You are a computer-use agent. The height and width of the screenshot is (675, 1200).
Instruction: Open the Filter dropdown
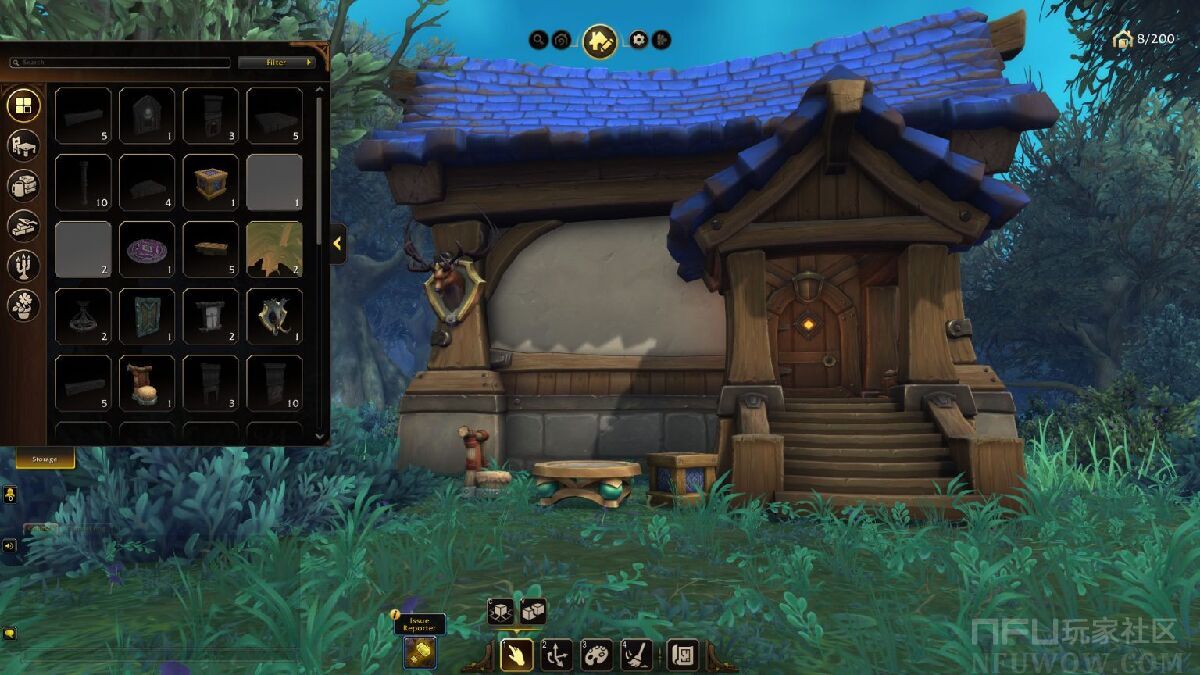pyautogui.click(x=277, y=62)
